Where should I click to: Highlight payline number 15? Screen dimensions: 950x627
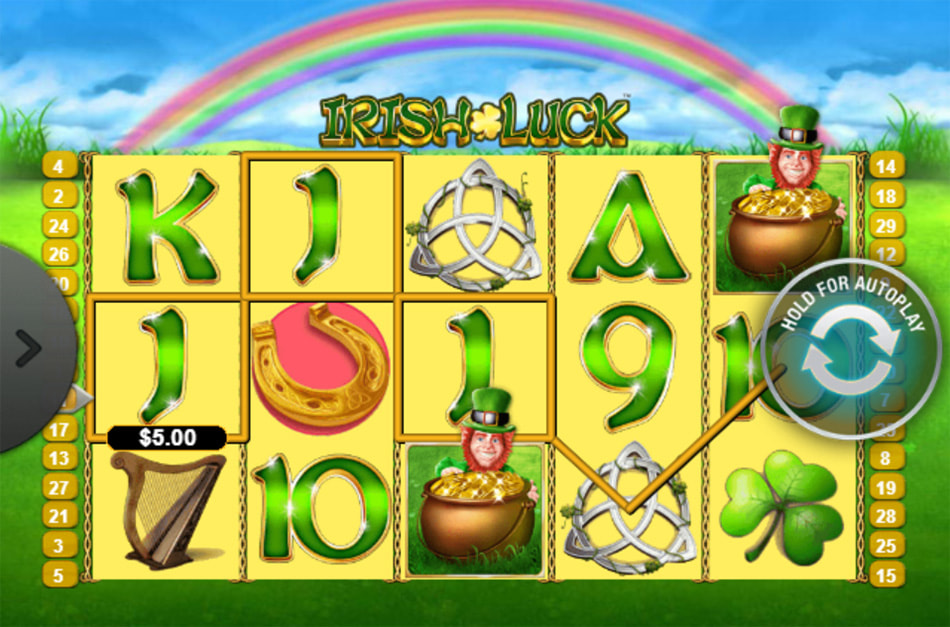tap(887, 575)
